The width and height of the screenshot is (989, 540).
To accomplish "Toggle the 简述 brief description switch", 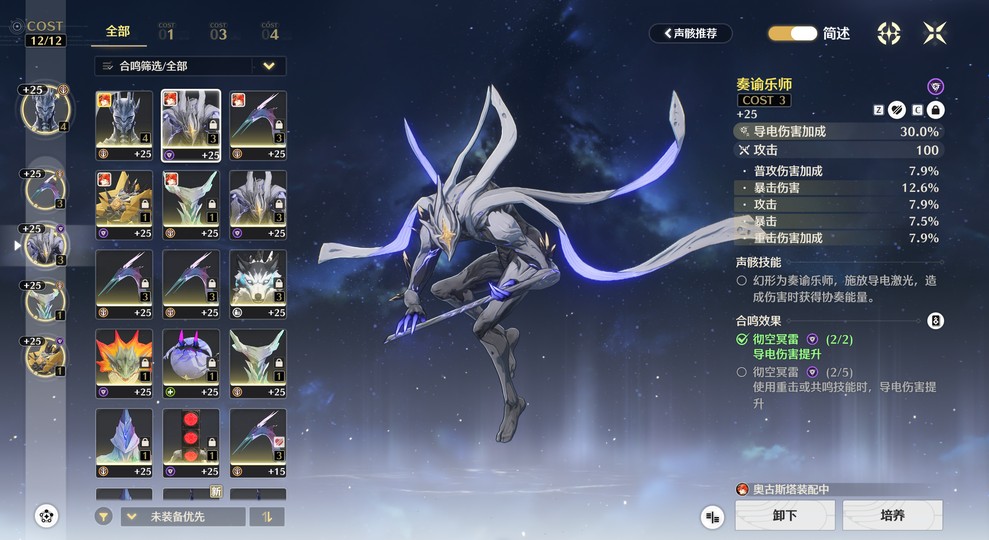I will click(793, 33).
